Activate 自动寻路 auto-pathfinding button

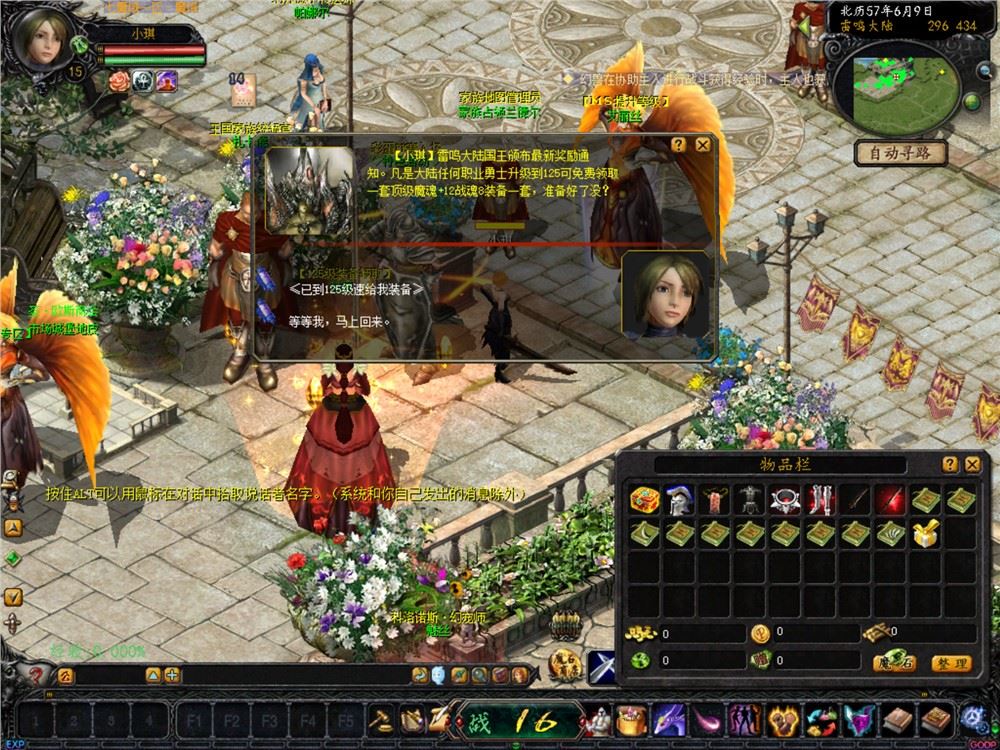[901, 153]
